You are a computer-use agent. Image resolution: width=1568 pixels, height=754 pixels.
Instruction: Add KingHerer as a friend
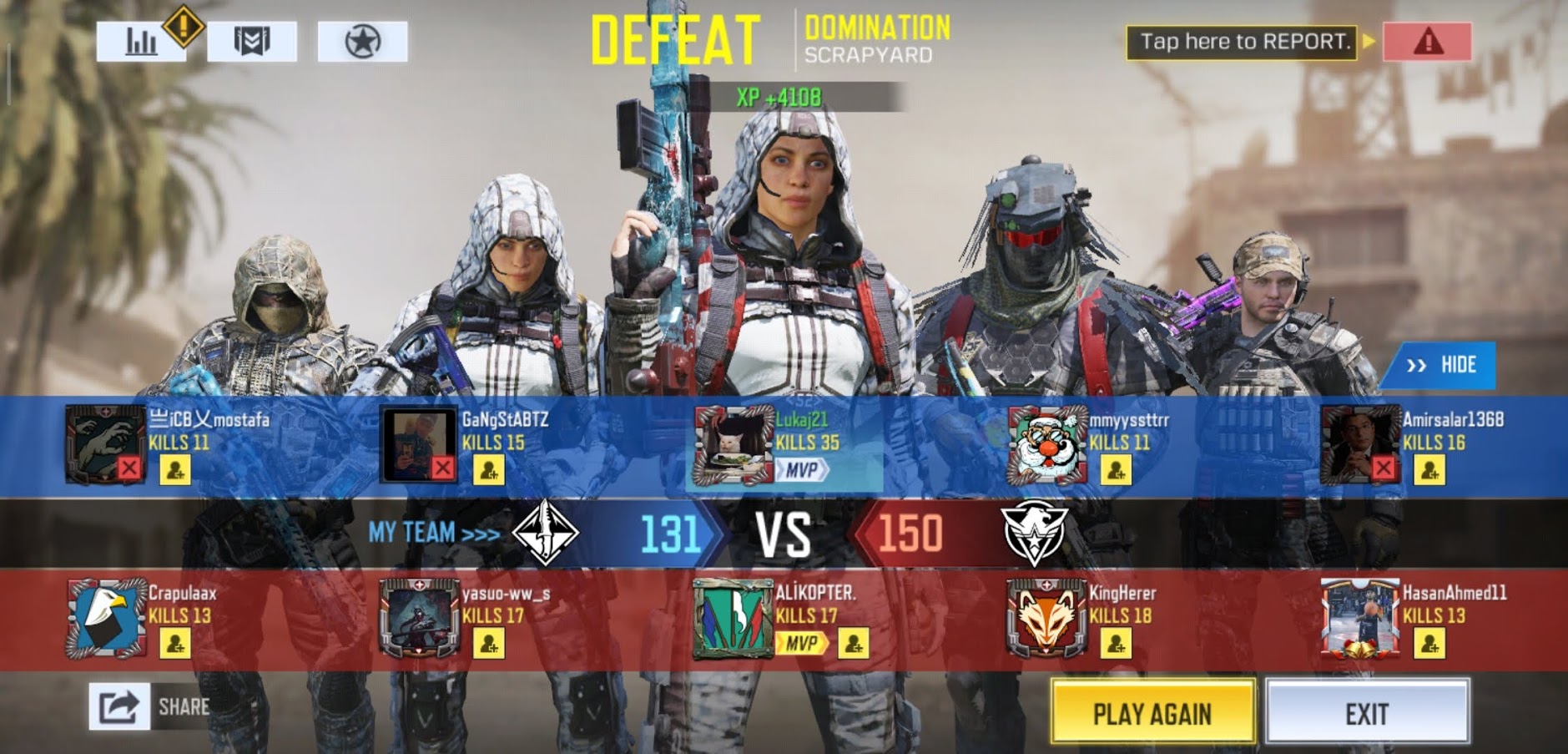(x=1116, y=643)
